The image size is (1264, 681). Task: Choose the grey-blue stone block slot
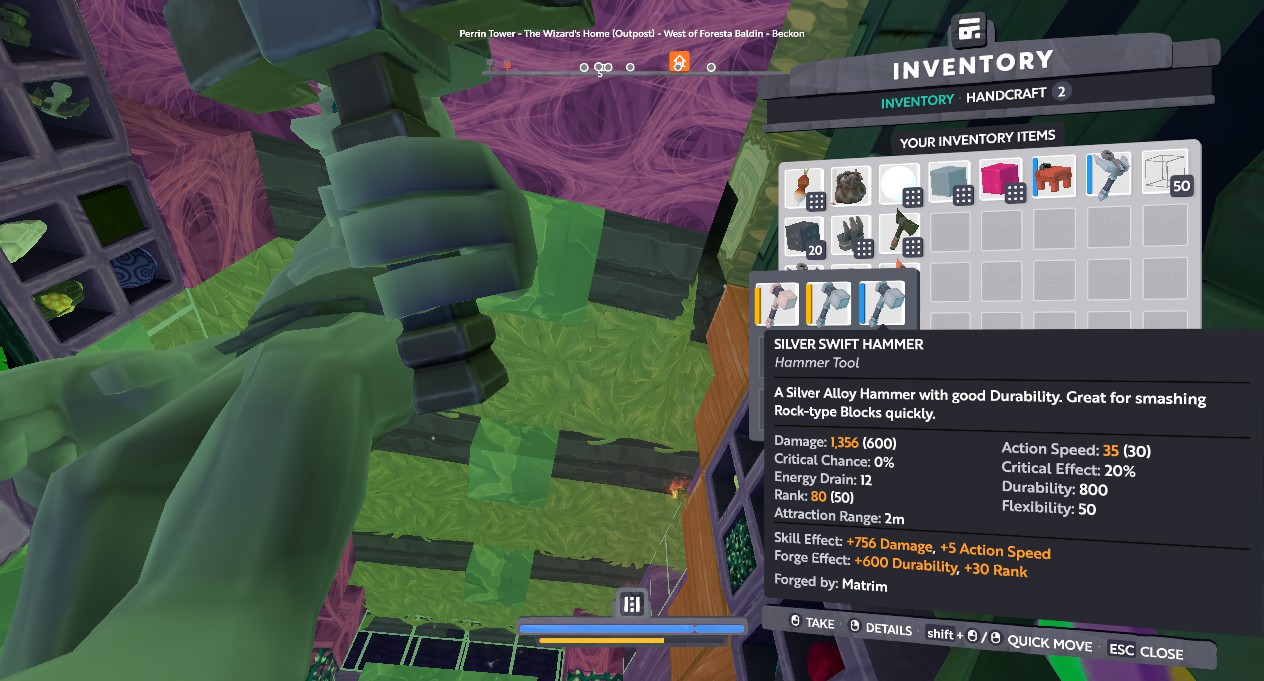(x=952, y=183)
